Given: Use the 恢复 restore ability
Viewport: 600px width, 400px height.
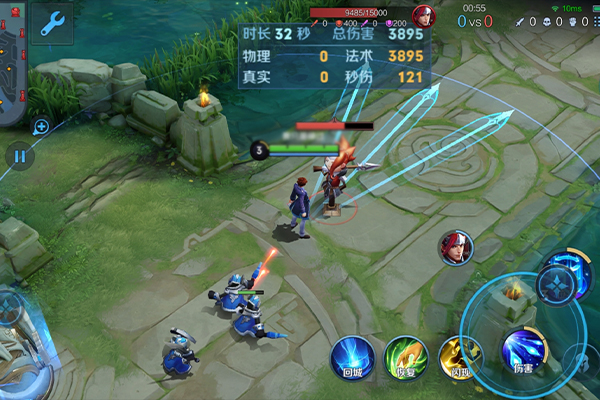Looking at the screenshot, I should coord(406,358).
